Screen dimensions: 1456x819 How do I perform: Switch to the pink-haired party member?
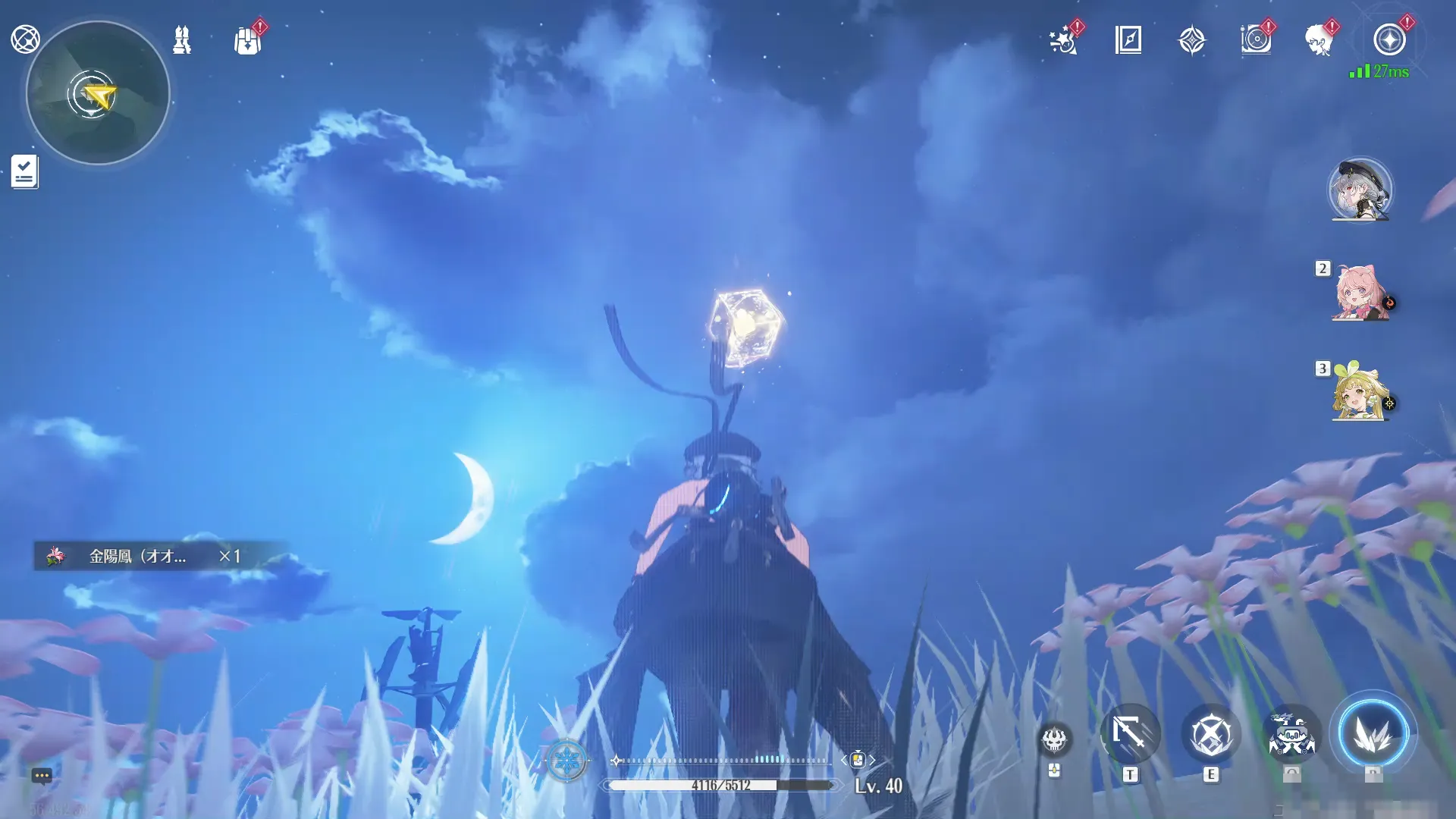tap(1360, 293)
